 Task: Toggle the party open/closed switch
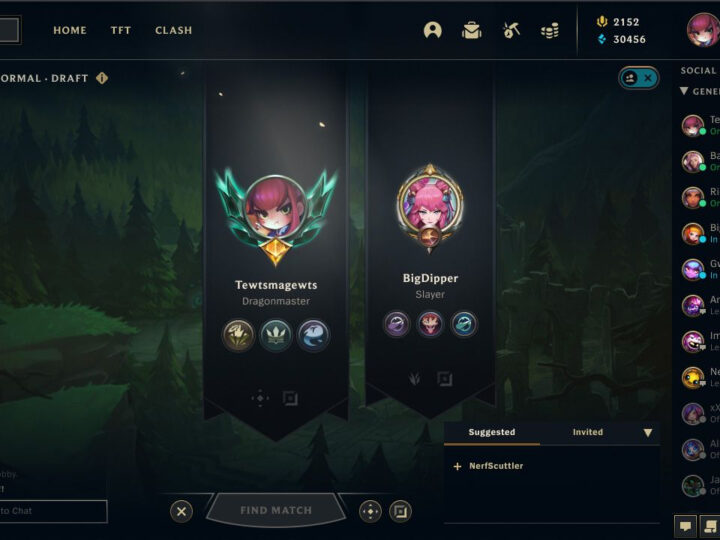point(638,78)
